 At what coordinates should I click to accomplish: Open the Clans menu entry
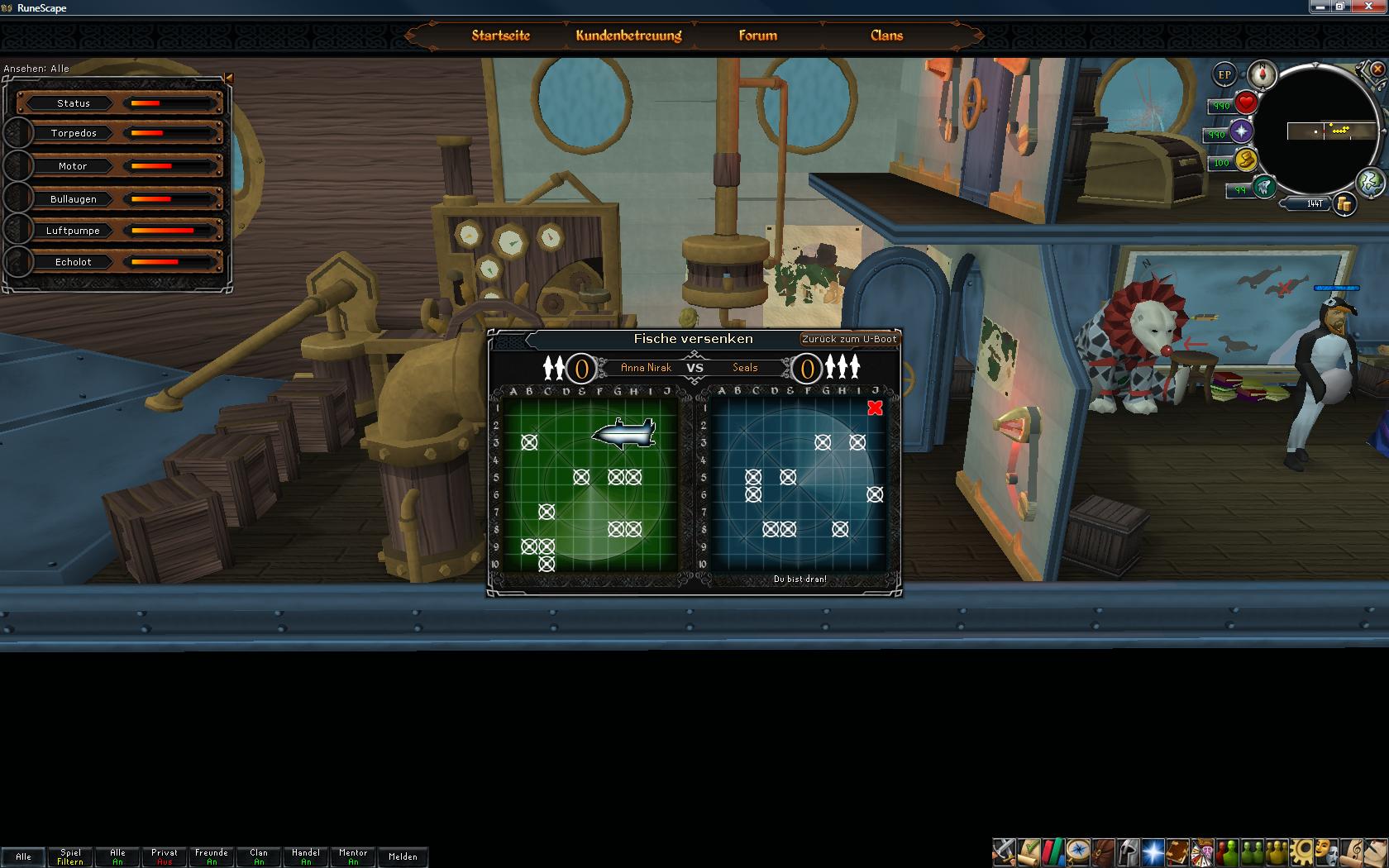click(x=886, y=36)
